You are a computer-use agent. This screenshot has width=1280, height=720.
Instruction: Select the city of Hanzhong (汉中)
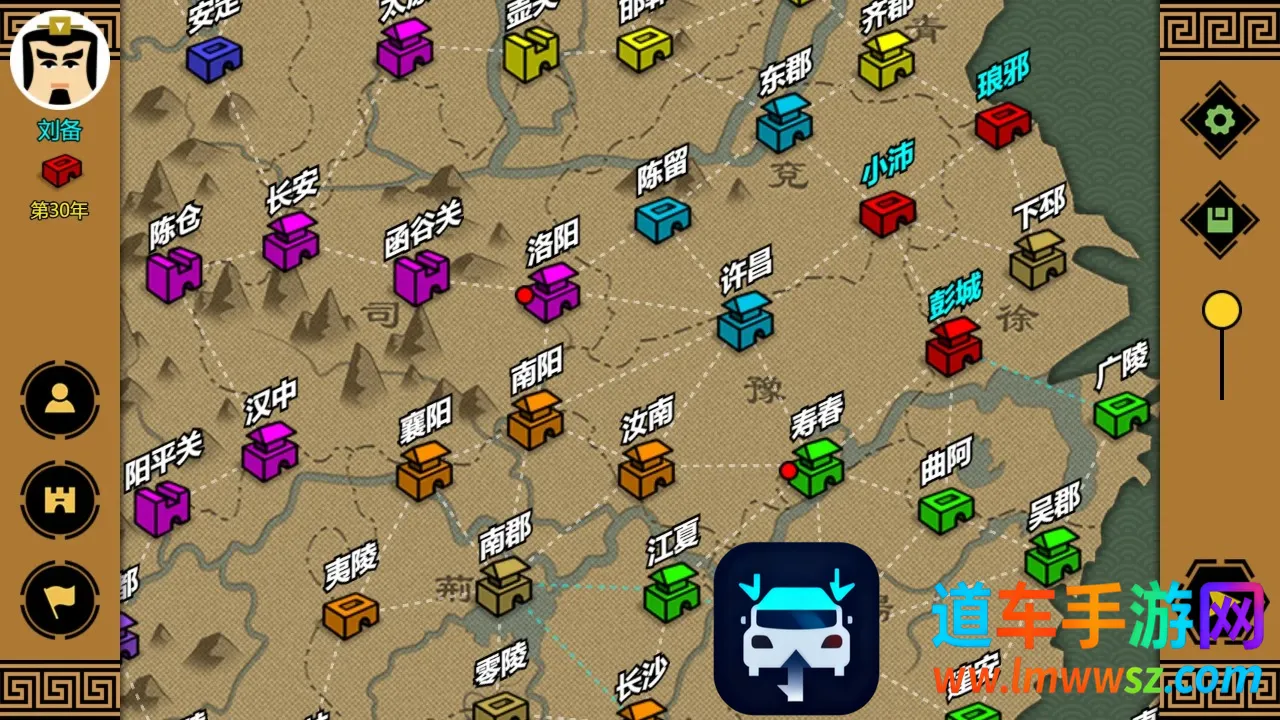tap(270, 451)
